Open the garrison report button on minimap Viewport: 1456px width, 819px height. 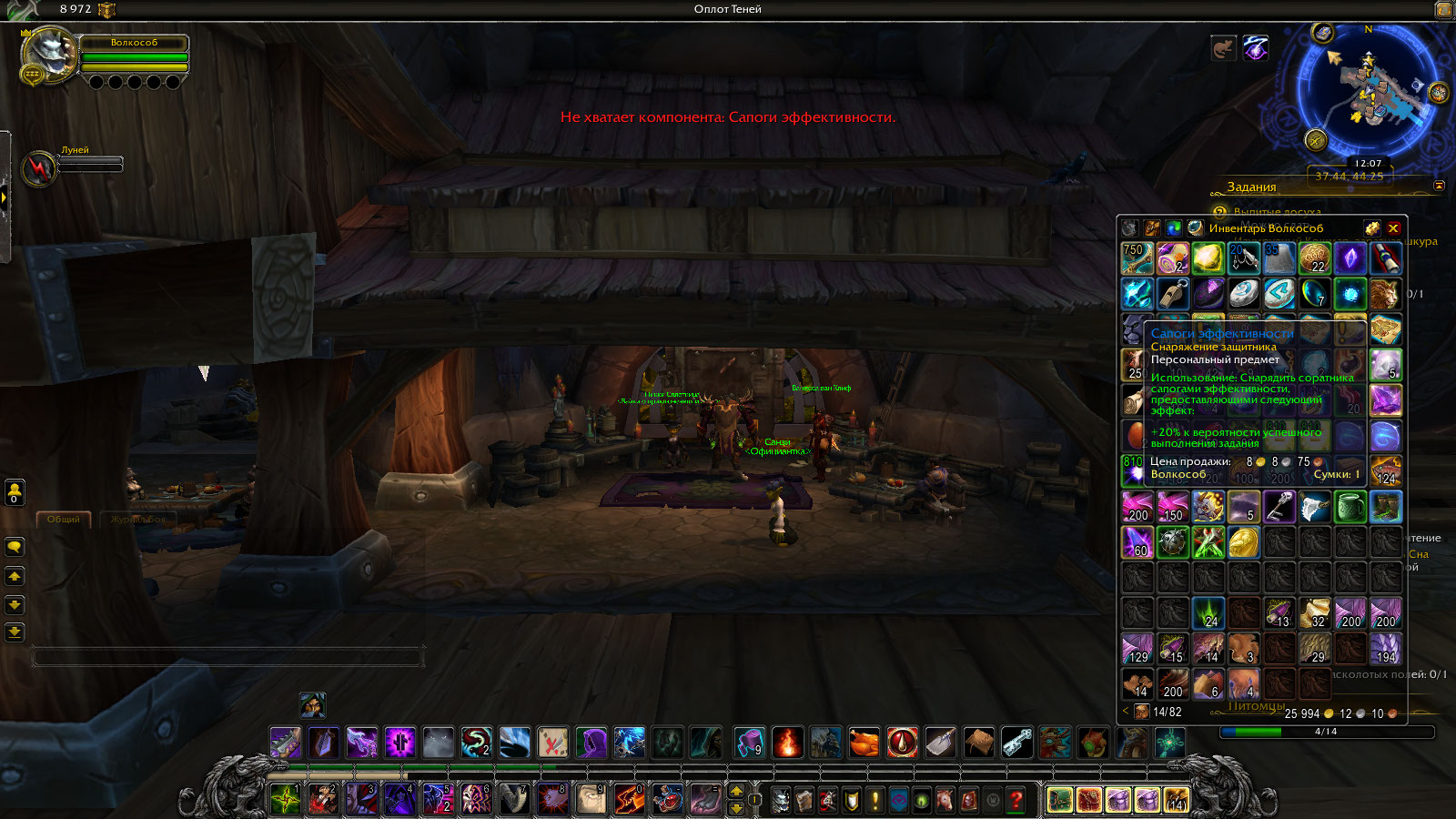(1316, 139)
